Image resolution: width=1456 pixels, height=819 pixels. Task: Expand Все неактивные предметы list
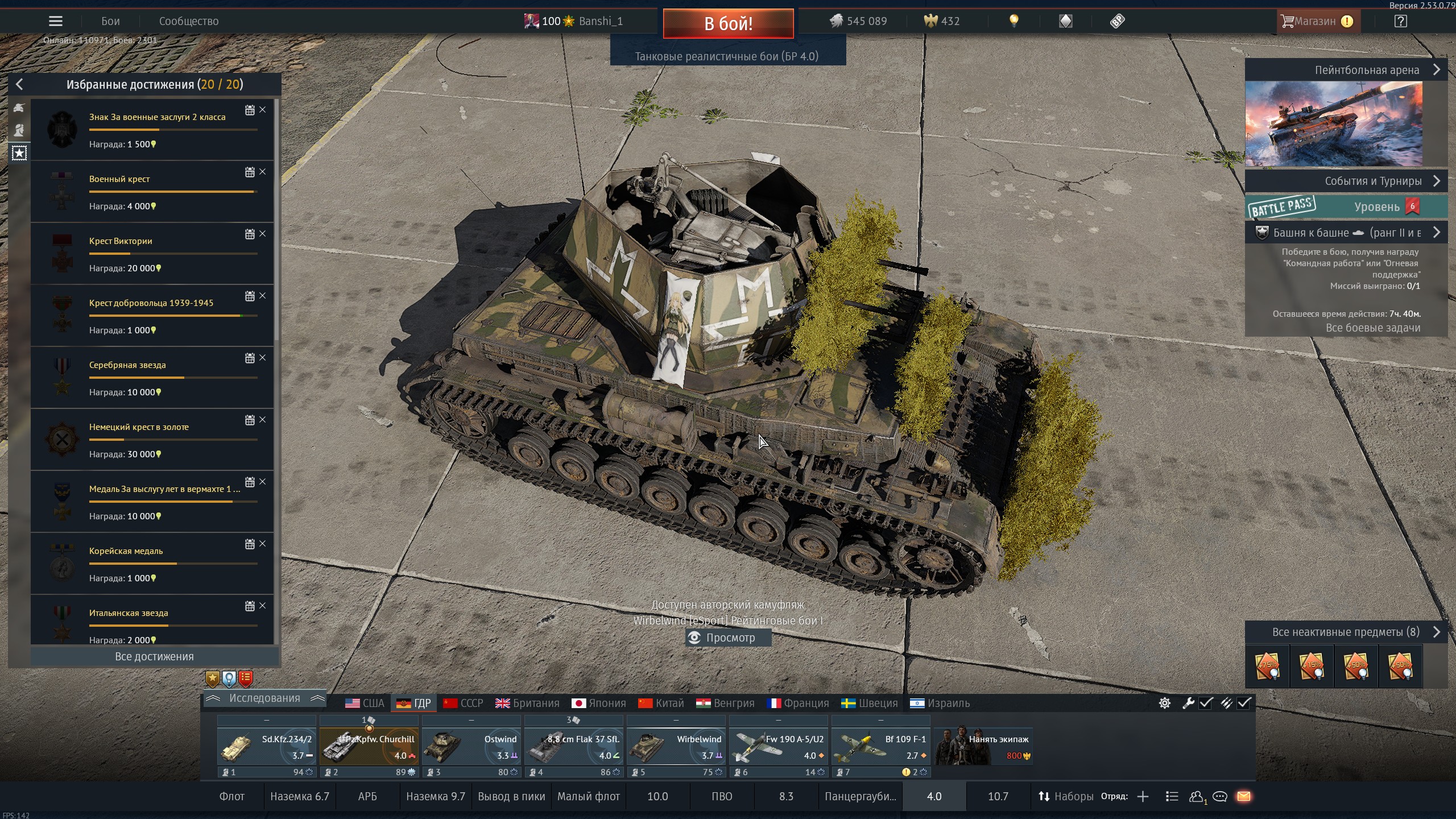pyautogui.click(x=1346, y=632)
